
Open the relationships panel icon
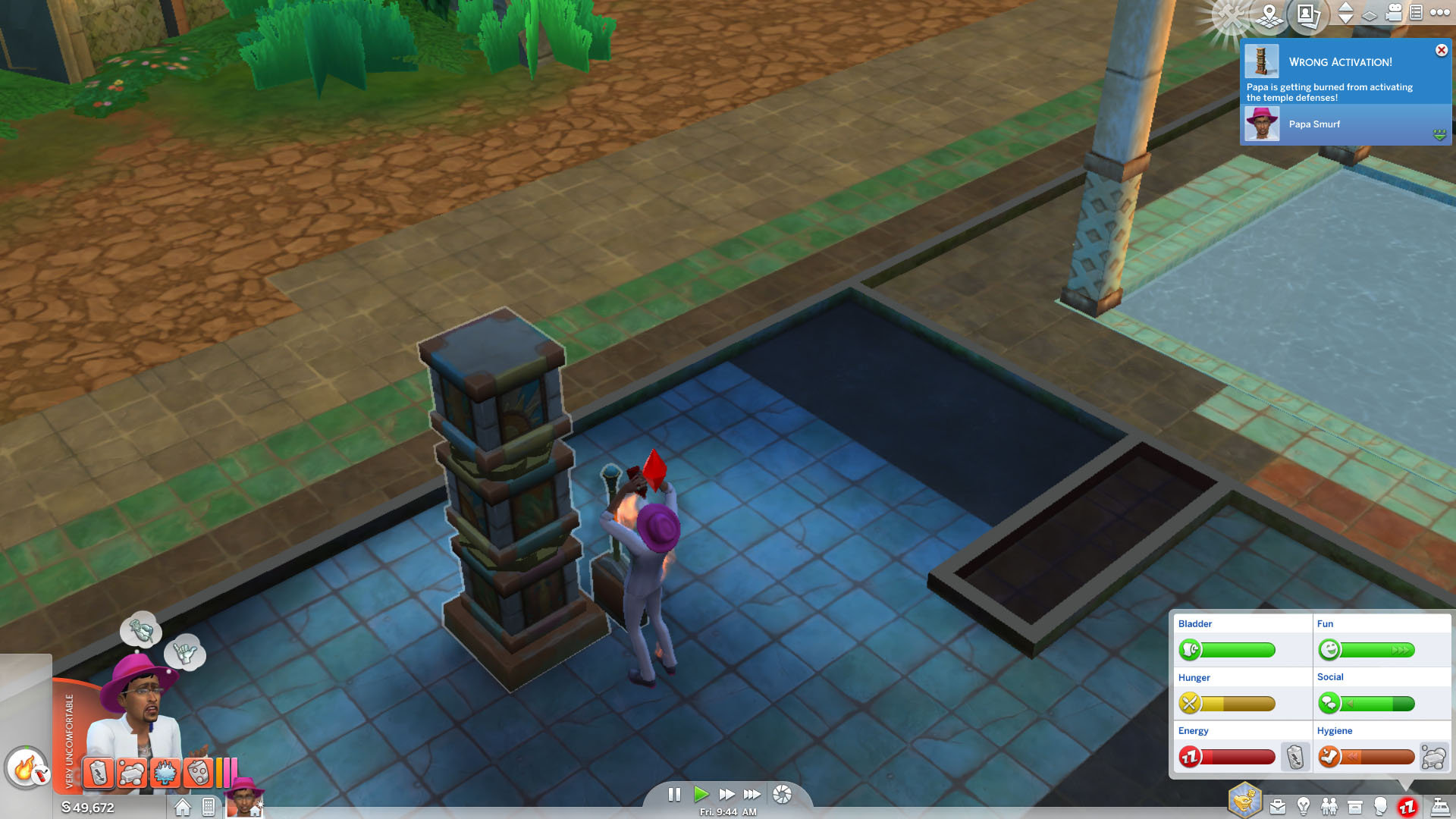pos(1329,806)
